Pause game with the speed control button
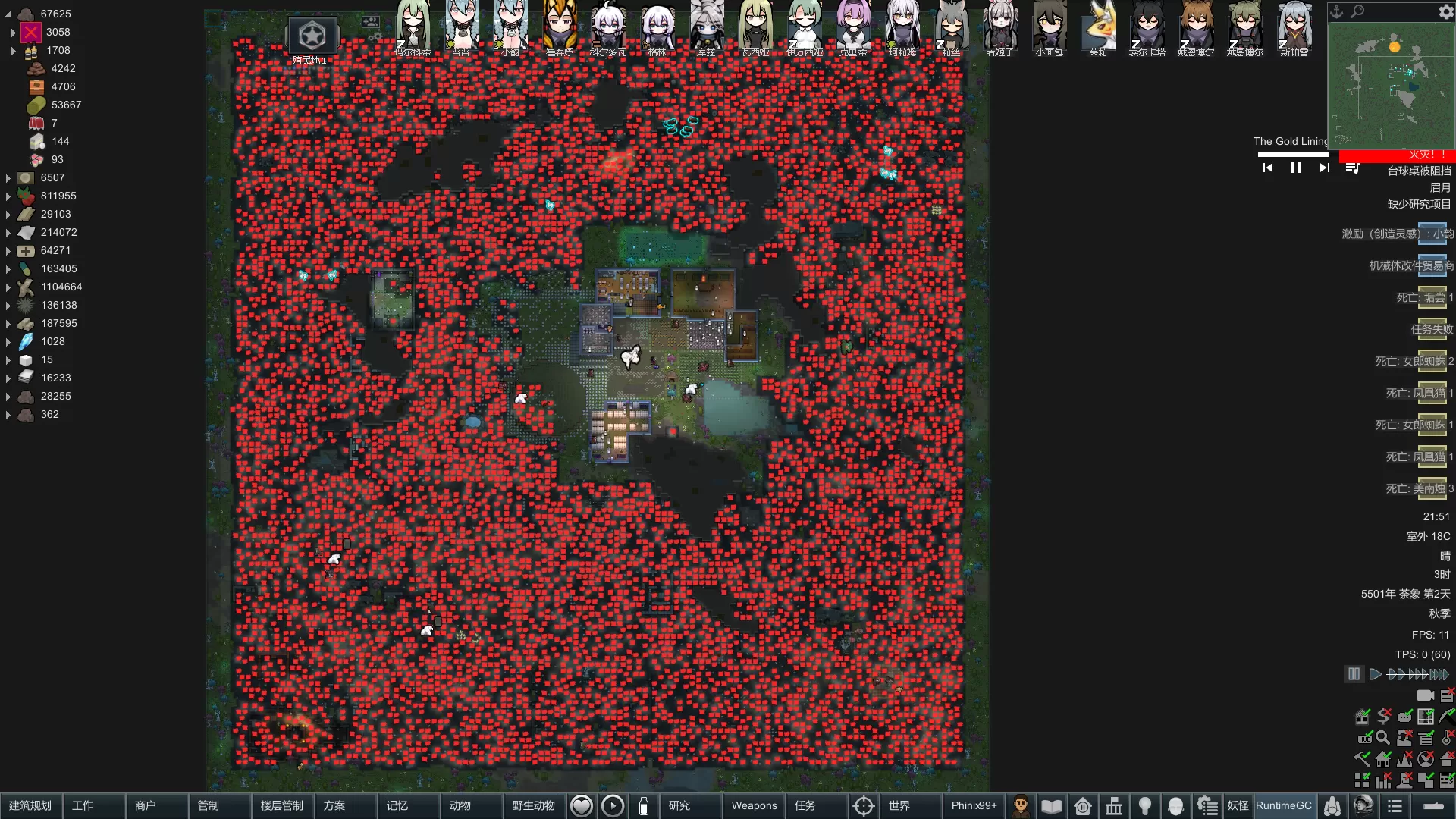Viewport: 1456px width, 819px height. point(1354,674)
